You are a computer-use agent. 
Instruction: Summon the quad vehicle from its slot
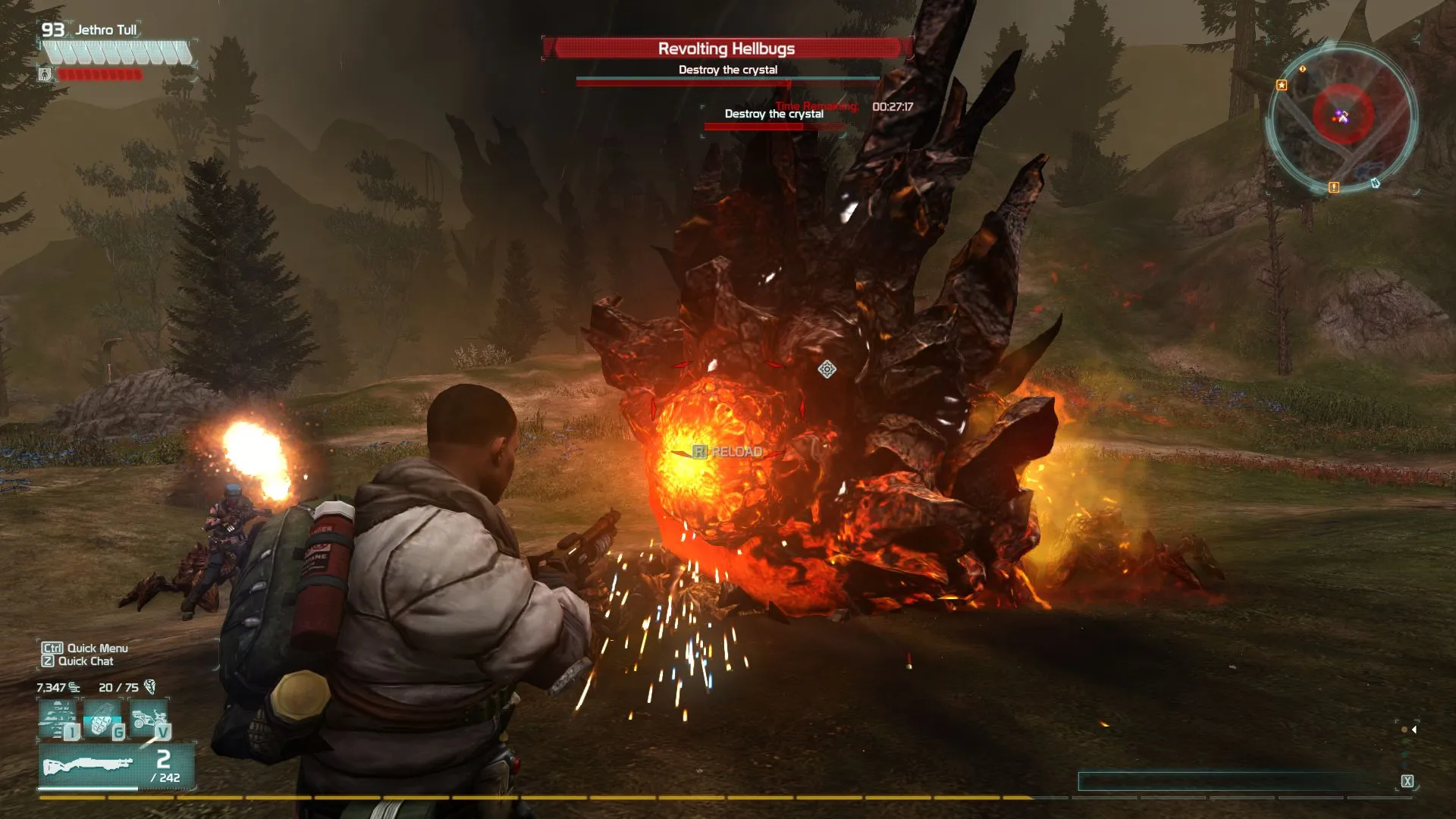click(149, 719)
